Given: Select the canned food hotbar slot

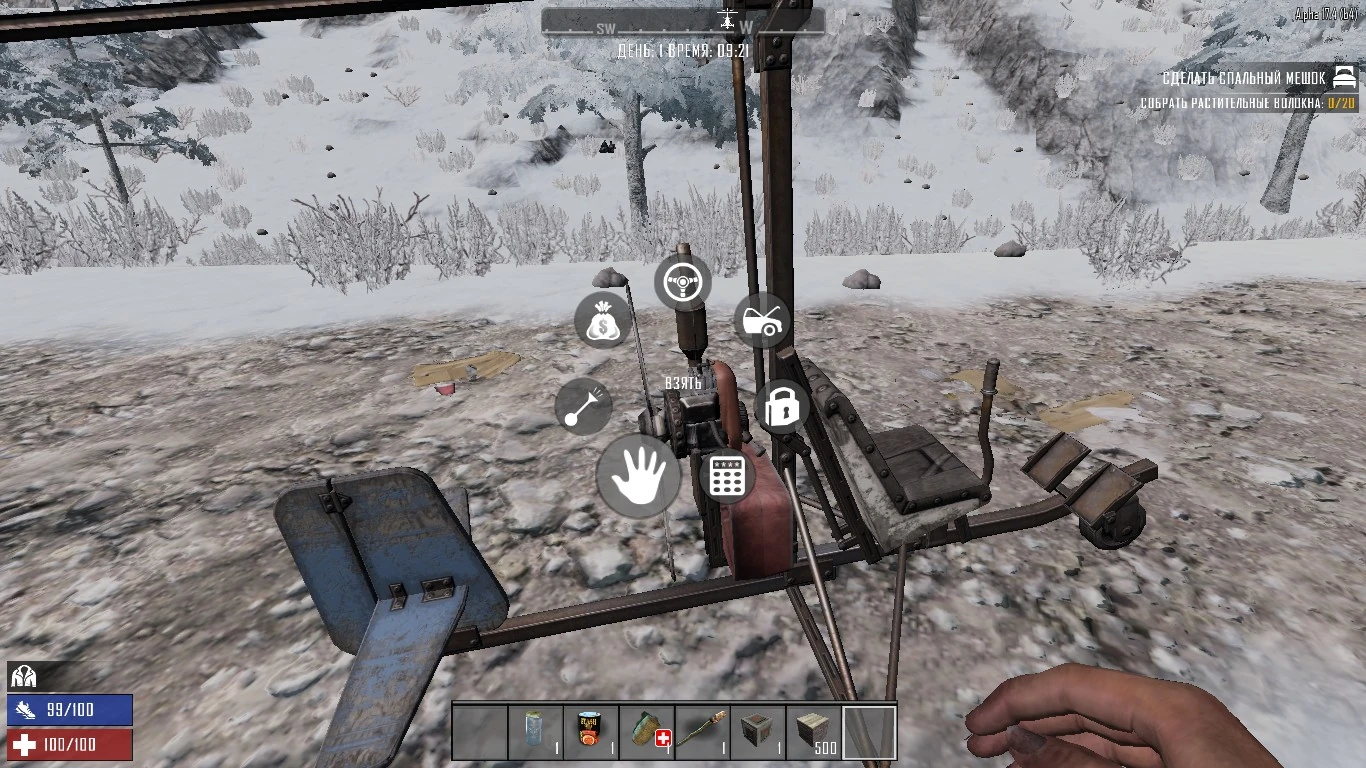Looking at the screenshot, I should (x=590, y=733).
